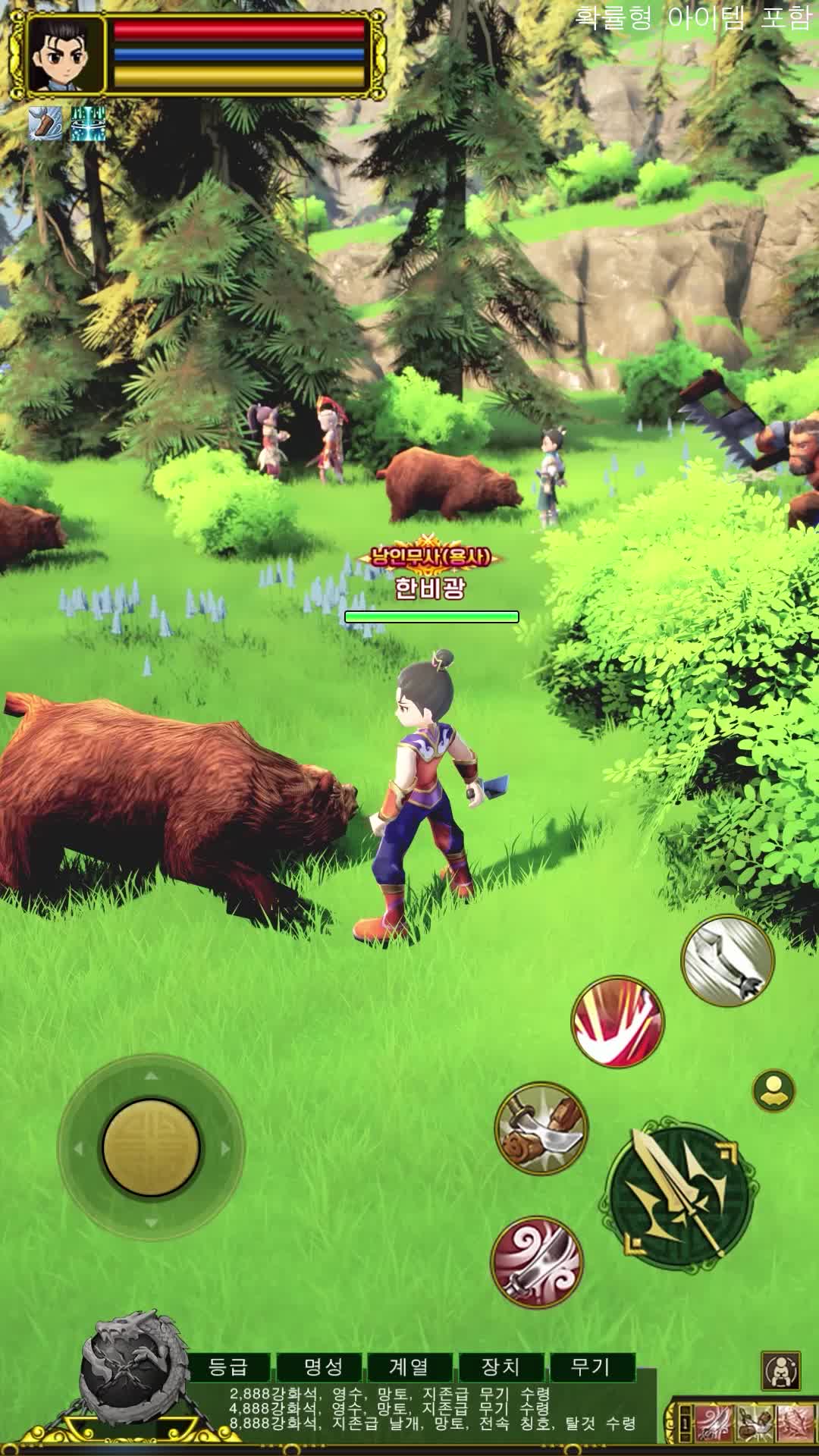The width and height of the screenshot is (819, 1456).
Task: Tap the round gold person-silhouette button
Action: coord(773,1091)
